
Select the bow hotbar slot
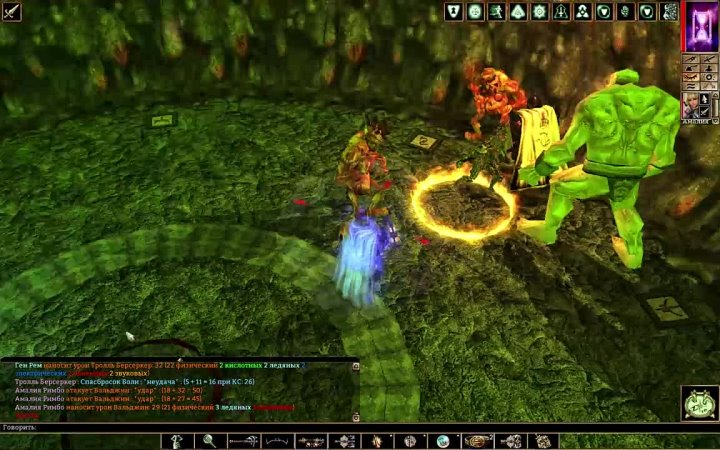coord(278,441)
